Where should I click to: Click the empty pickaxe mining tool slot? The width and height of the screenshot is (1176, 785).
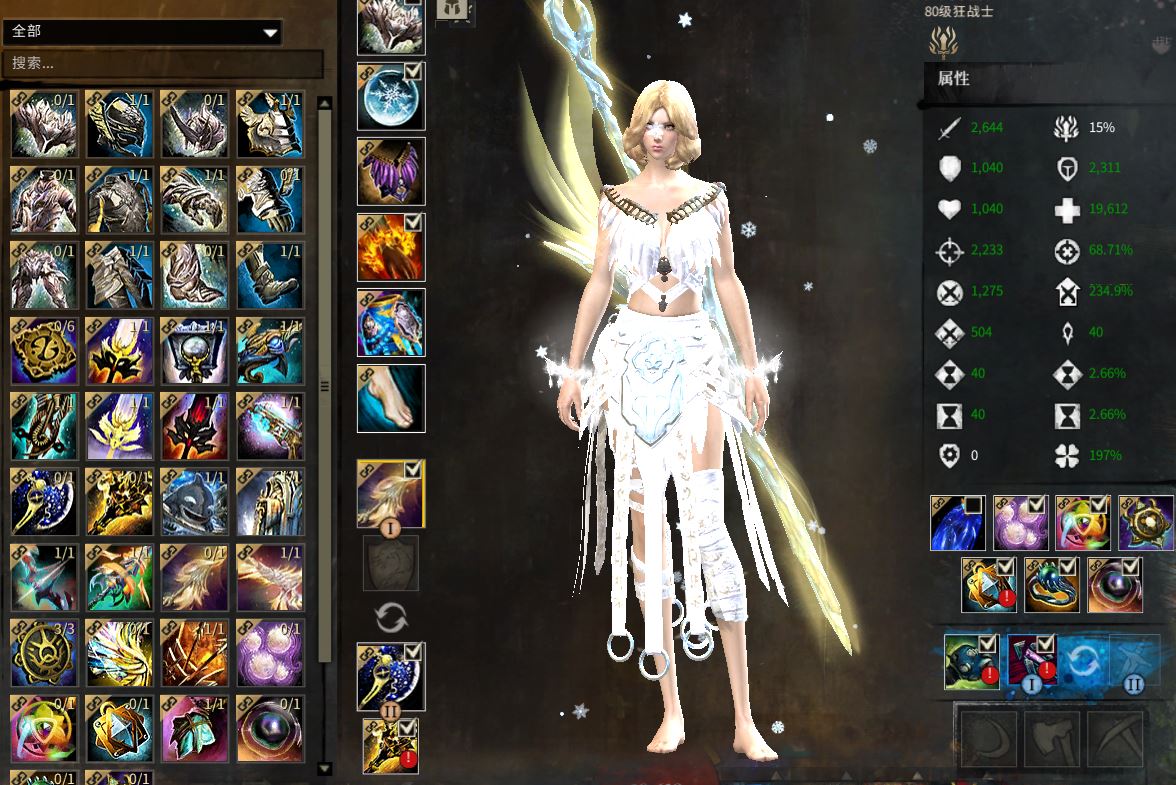[1115, 740]
